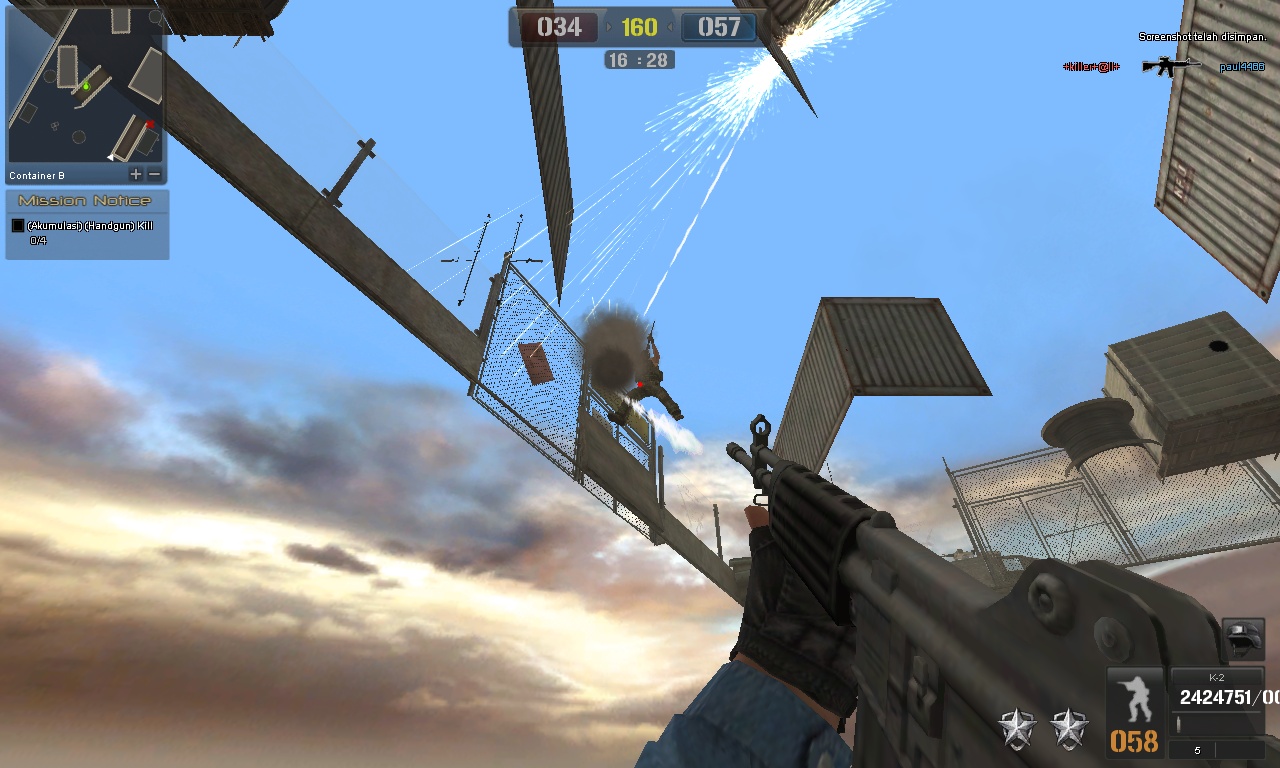
Task: Toggle minimap zoom with the minus button
Action: tap(152, 173)
